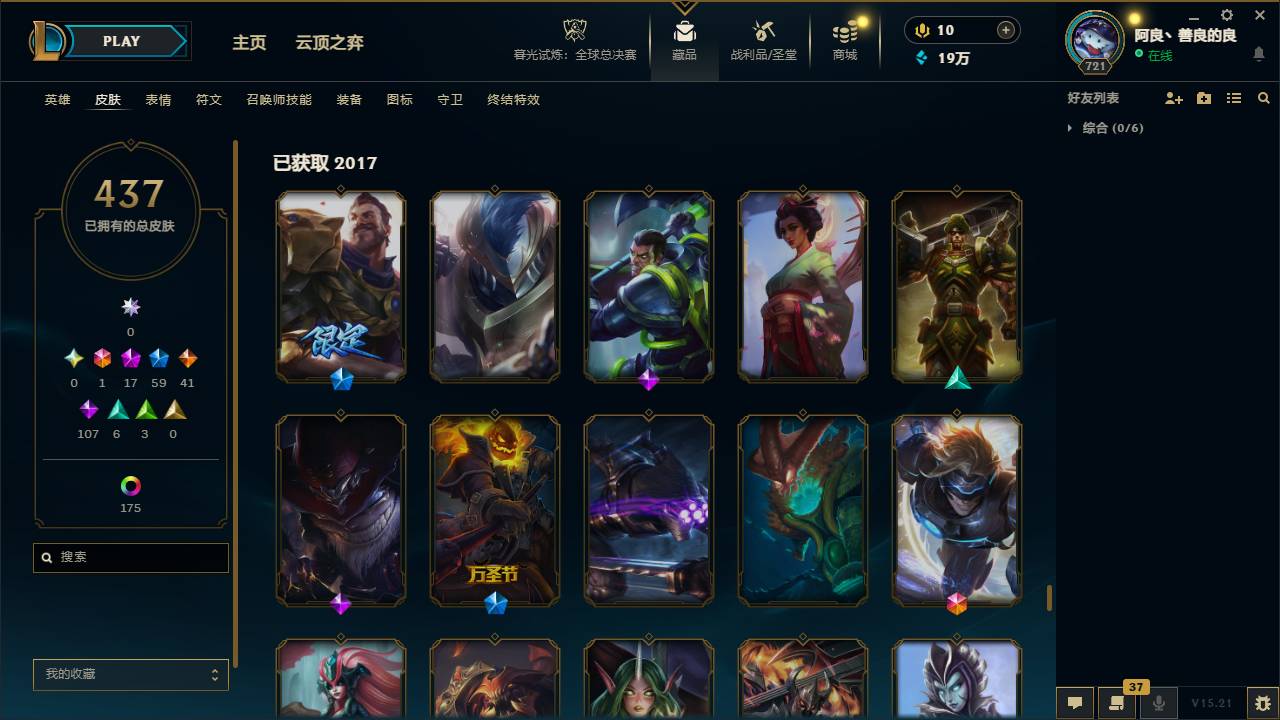Click the 搜索 search input field
Screen dimensions: 1280x720
(130, 557)
